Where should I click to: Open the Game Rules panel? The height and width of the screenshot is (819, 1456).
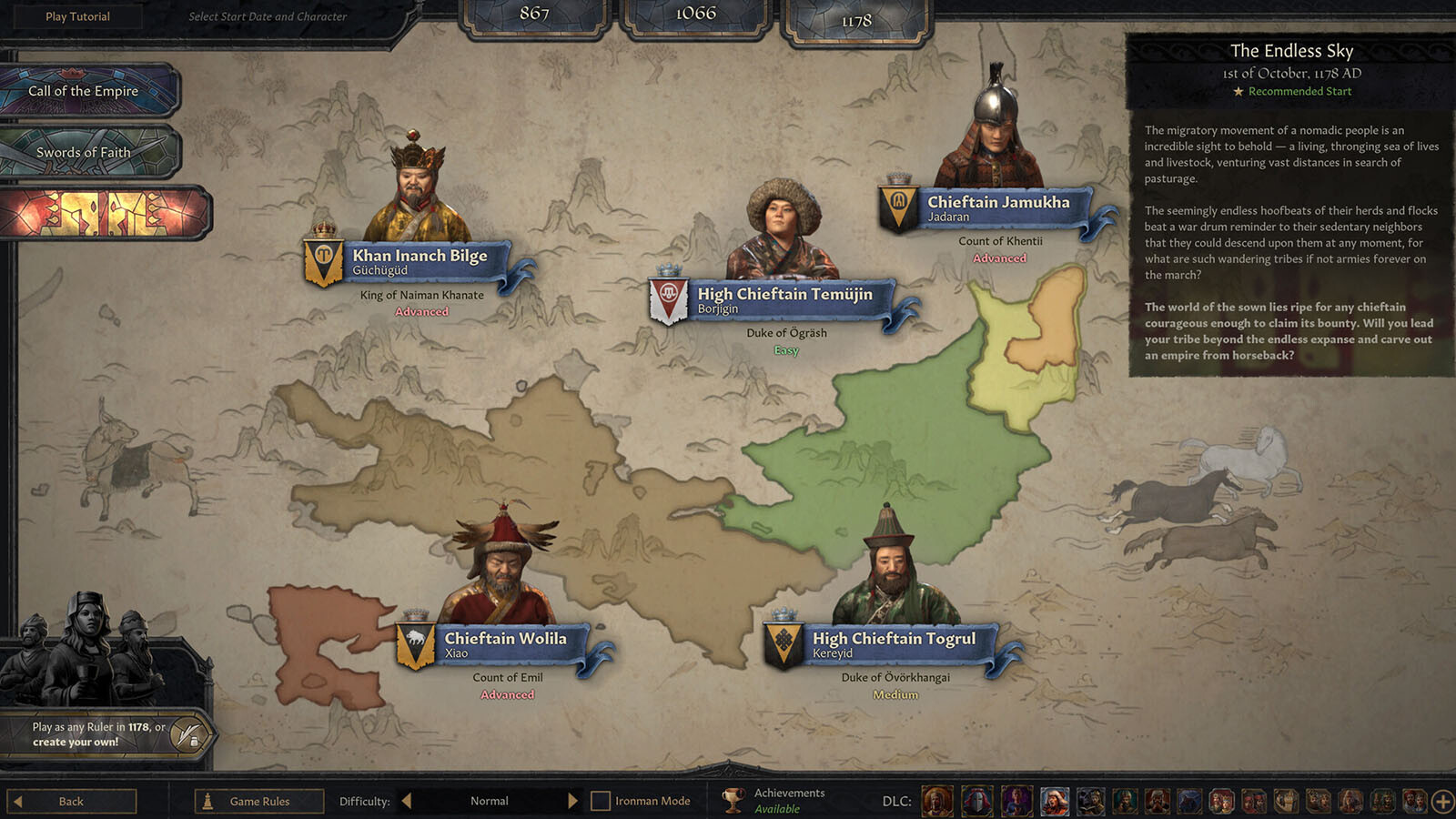click(259, 801)
